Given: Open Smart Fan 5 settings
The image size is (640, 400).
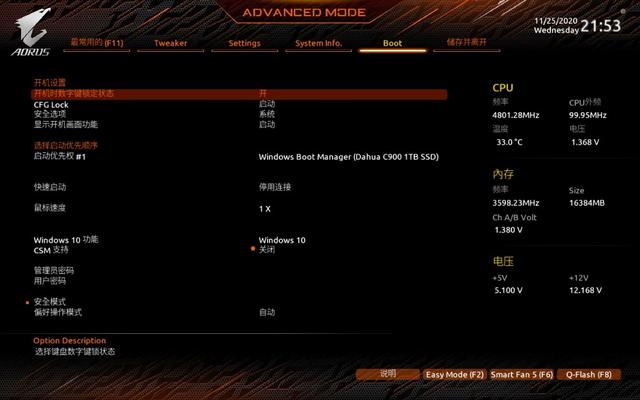Looking at the screenshot, I should 521,374.
